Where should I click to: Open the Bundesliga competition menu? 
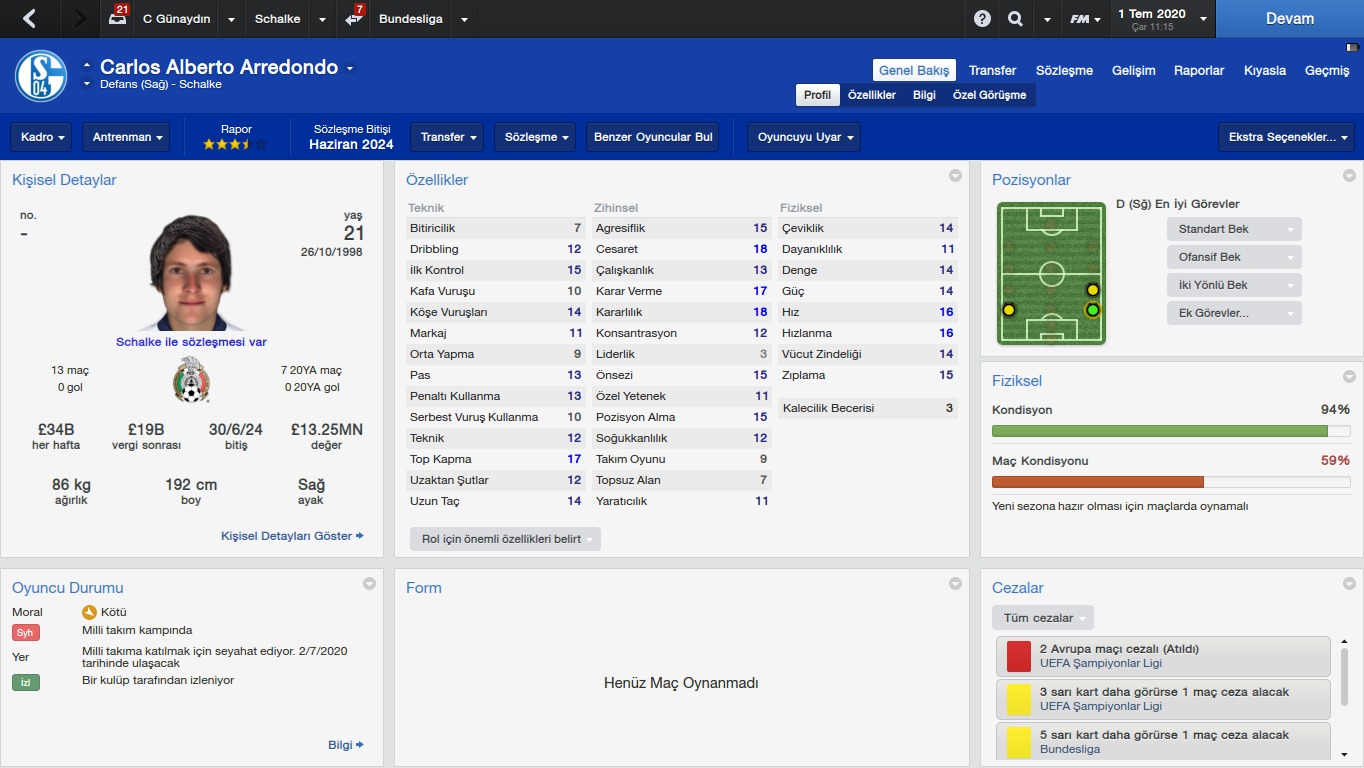pyautogui.click(x=410, y=19)
